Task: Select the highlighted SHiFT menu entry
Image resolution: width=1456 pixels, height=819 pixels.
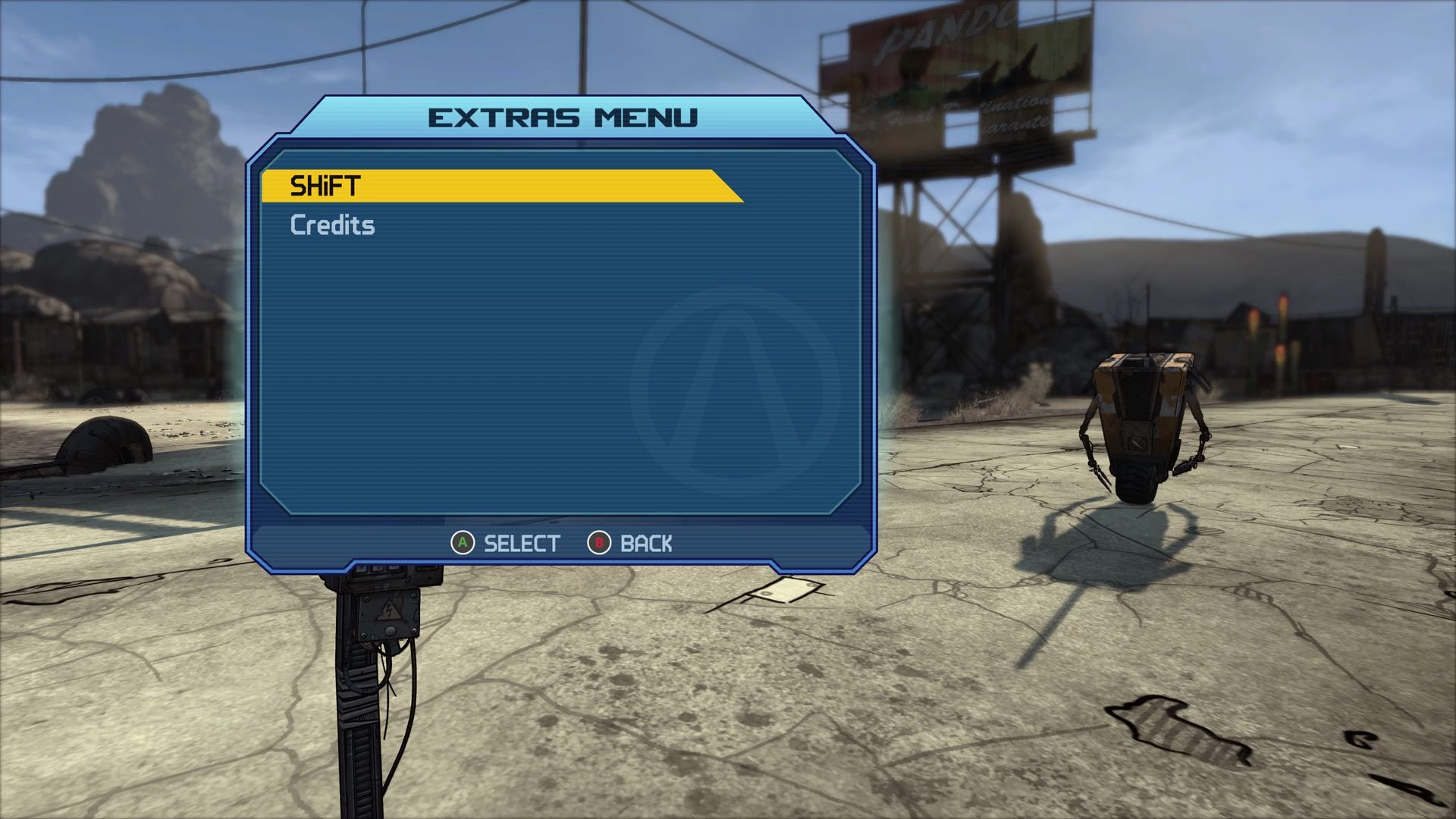Action: 500,186
